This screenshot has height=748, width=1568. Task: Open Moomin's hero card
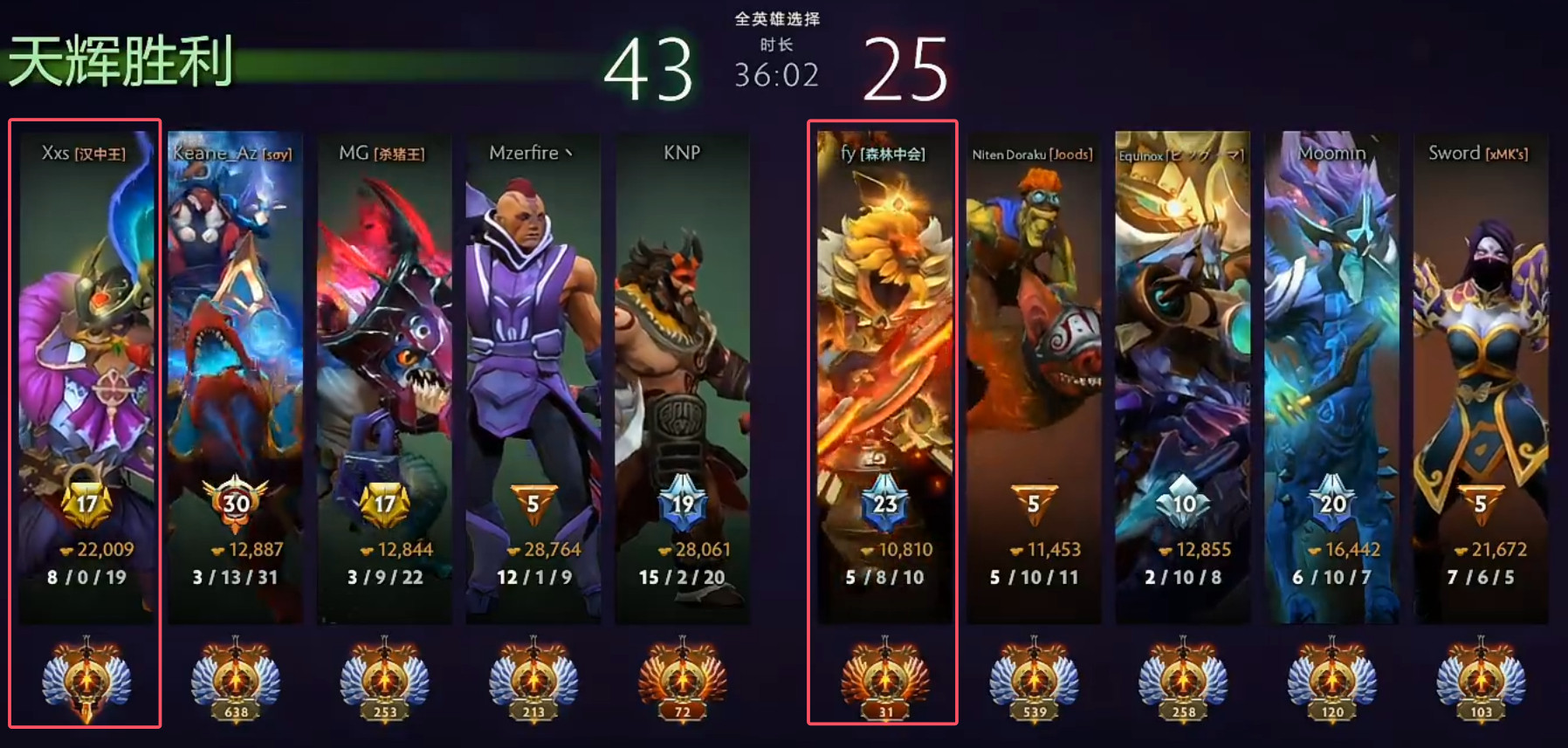tap(1331, 375)
